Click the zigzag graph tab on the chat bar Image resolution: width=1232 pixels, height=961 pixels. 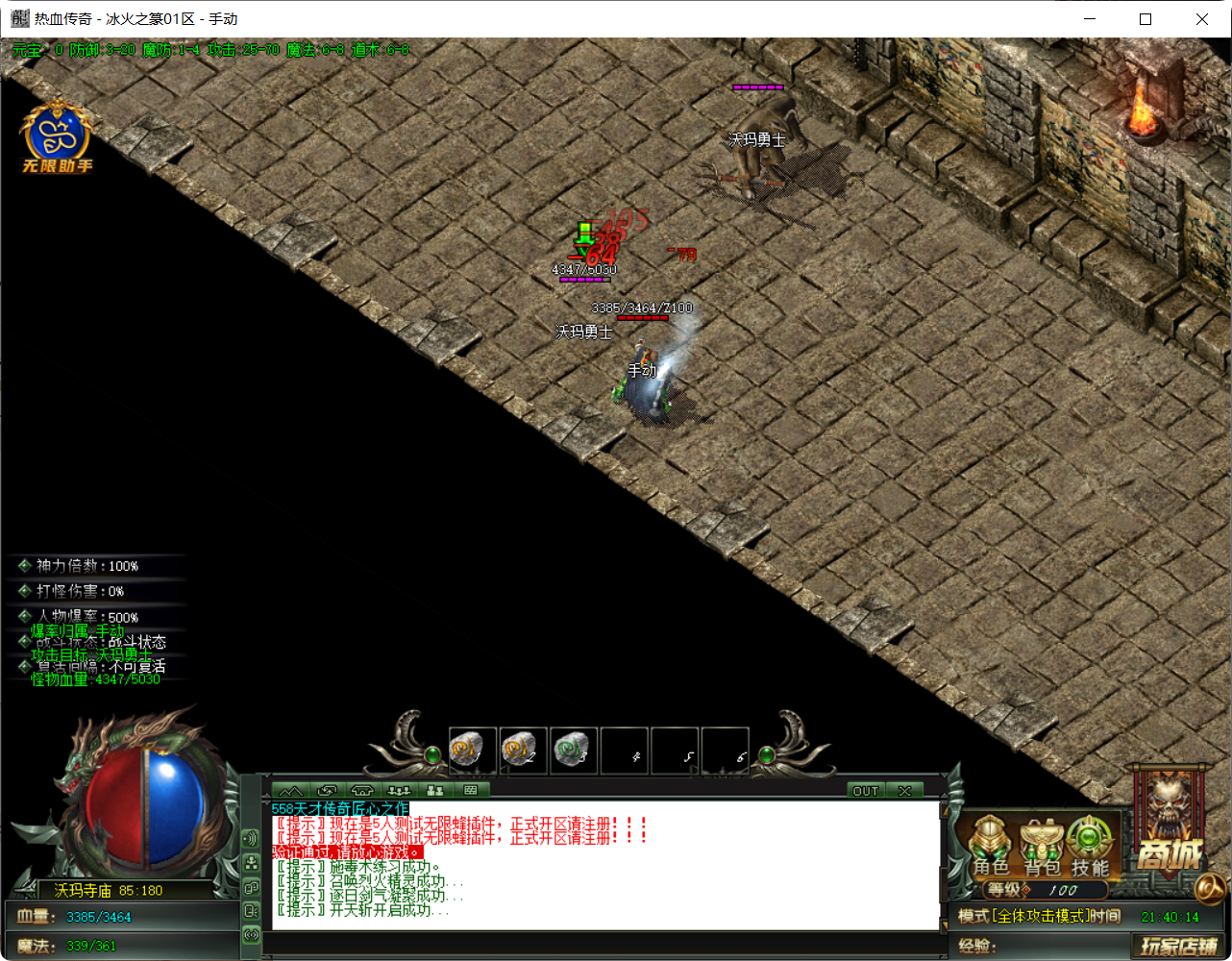292,790
